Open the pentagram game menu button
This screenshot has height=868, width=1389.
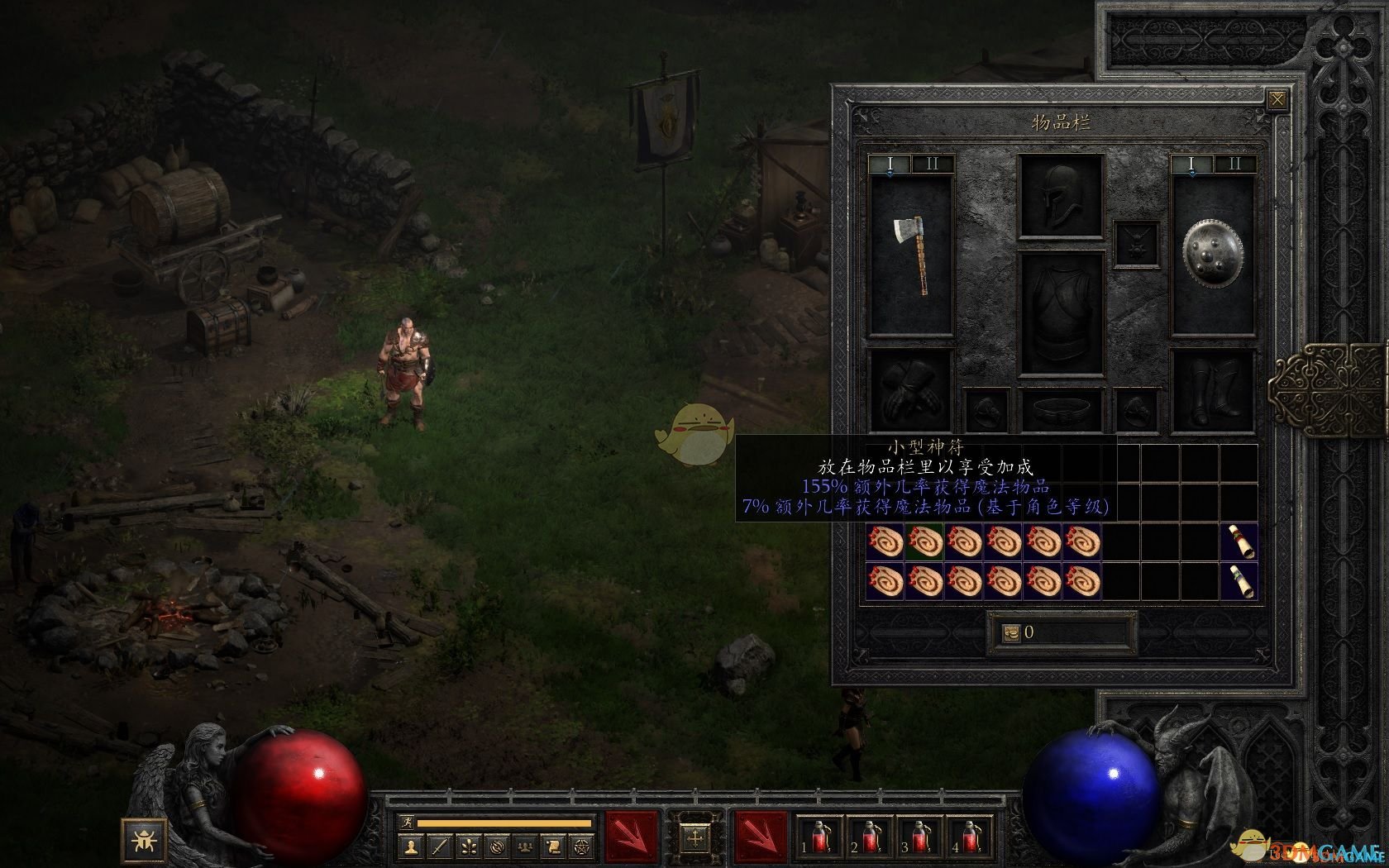pyautogui.click(x=584, y=846)
